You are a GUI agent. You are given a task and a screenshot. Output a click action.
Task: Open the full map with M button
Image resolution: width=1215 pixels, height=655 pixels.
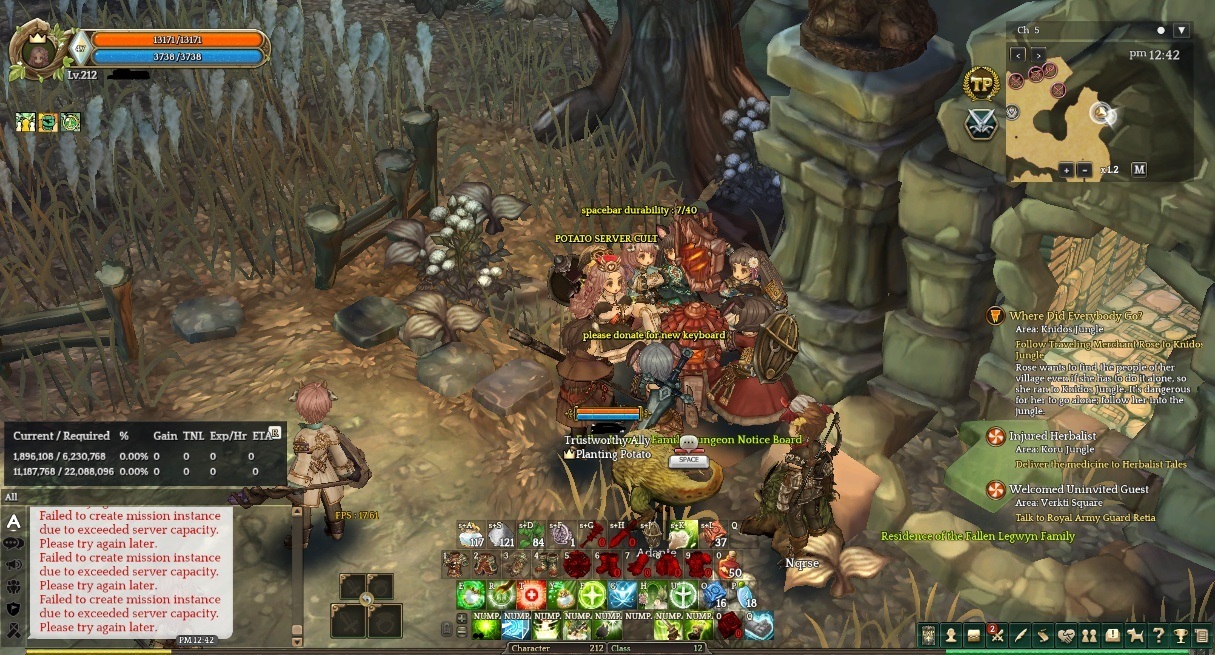[x=1138, y=170]
